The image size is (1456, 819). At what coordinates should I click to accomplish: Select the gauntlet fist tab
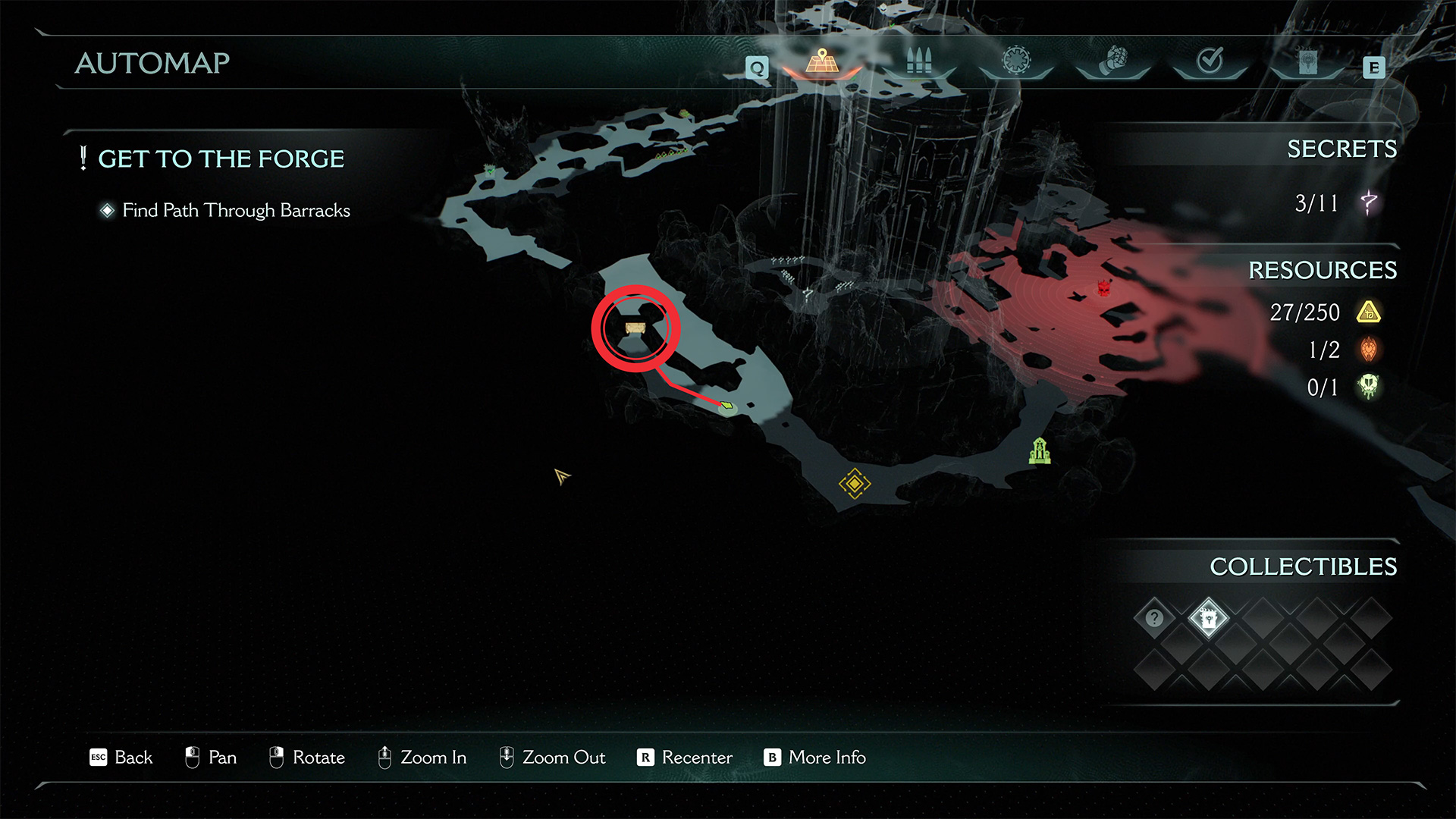pyautogui.click(x=1113, y=61)
